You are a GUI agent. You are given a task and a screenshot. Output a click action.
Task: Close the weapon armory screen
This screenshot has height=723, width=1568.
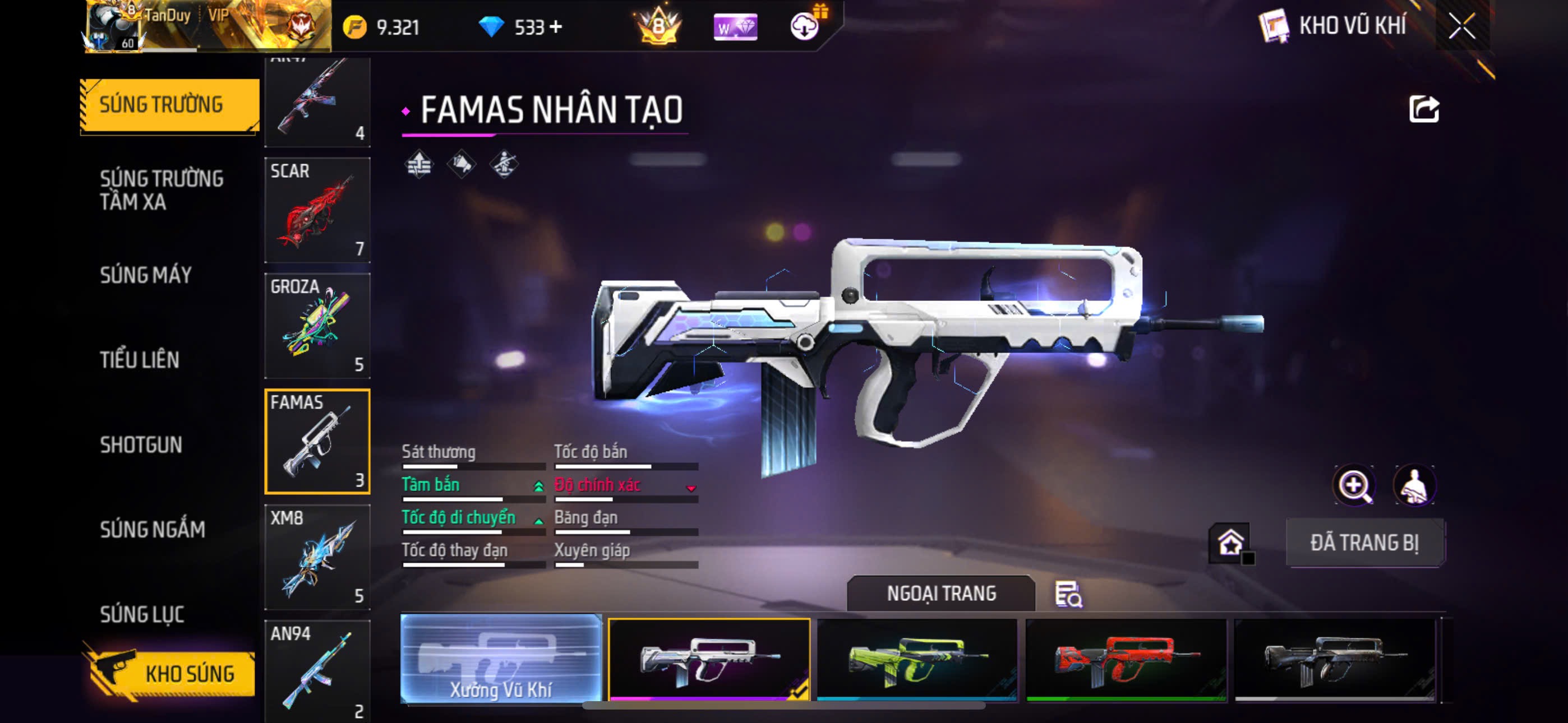click(1461, 26)
